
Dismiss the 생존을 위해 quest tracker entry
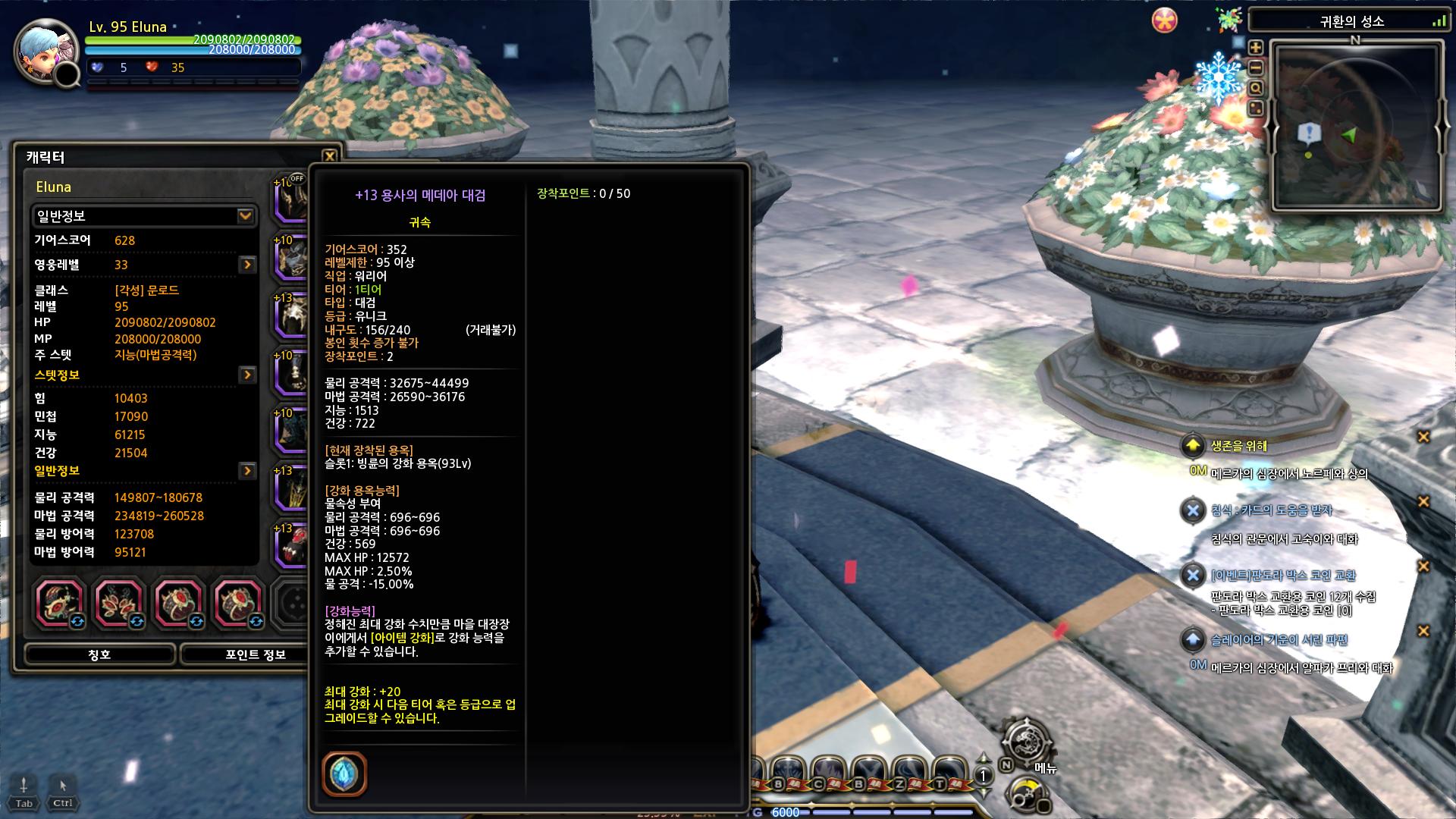coord(1423,437)
